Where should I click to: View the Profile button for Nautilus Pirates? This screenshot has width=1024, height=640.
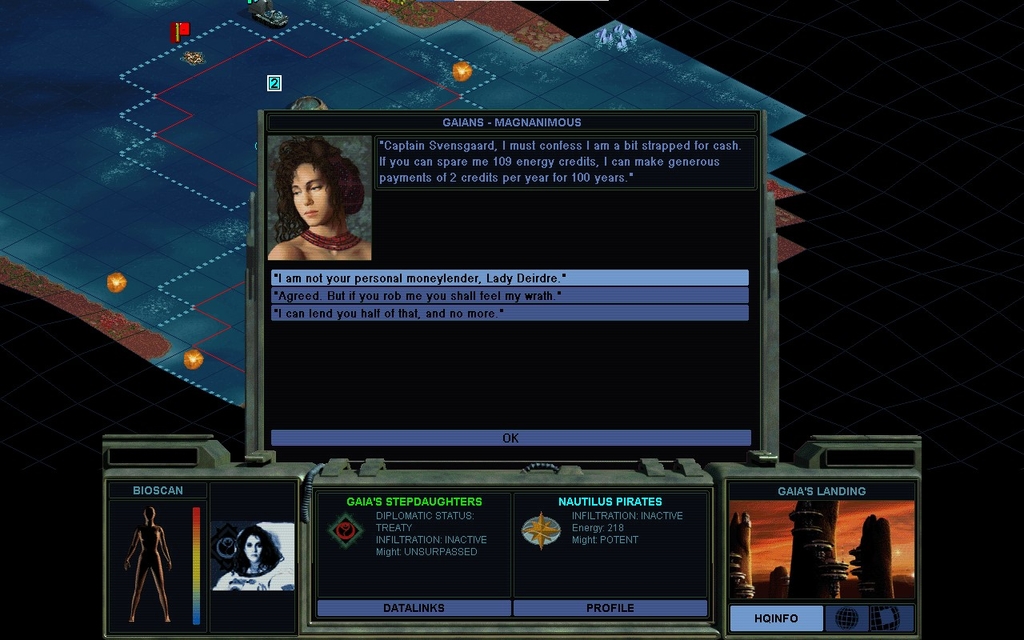tap(610, 608)
